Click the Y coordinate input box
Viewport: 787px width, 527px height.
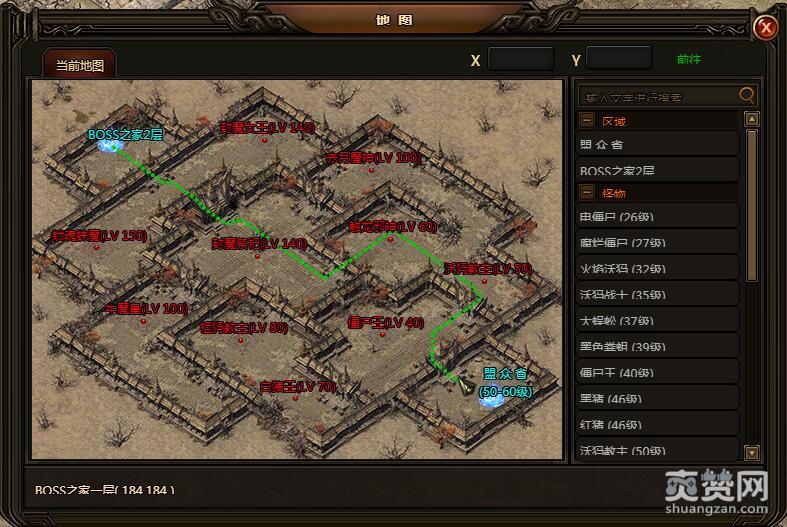tap(618, 59)
